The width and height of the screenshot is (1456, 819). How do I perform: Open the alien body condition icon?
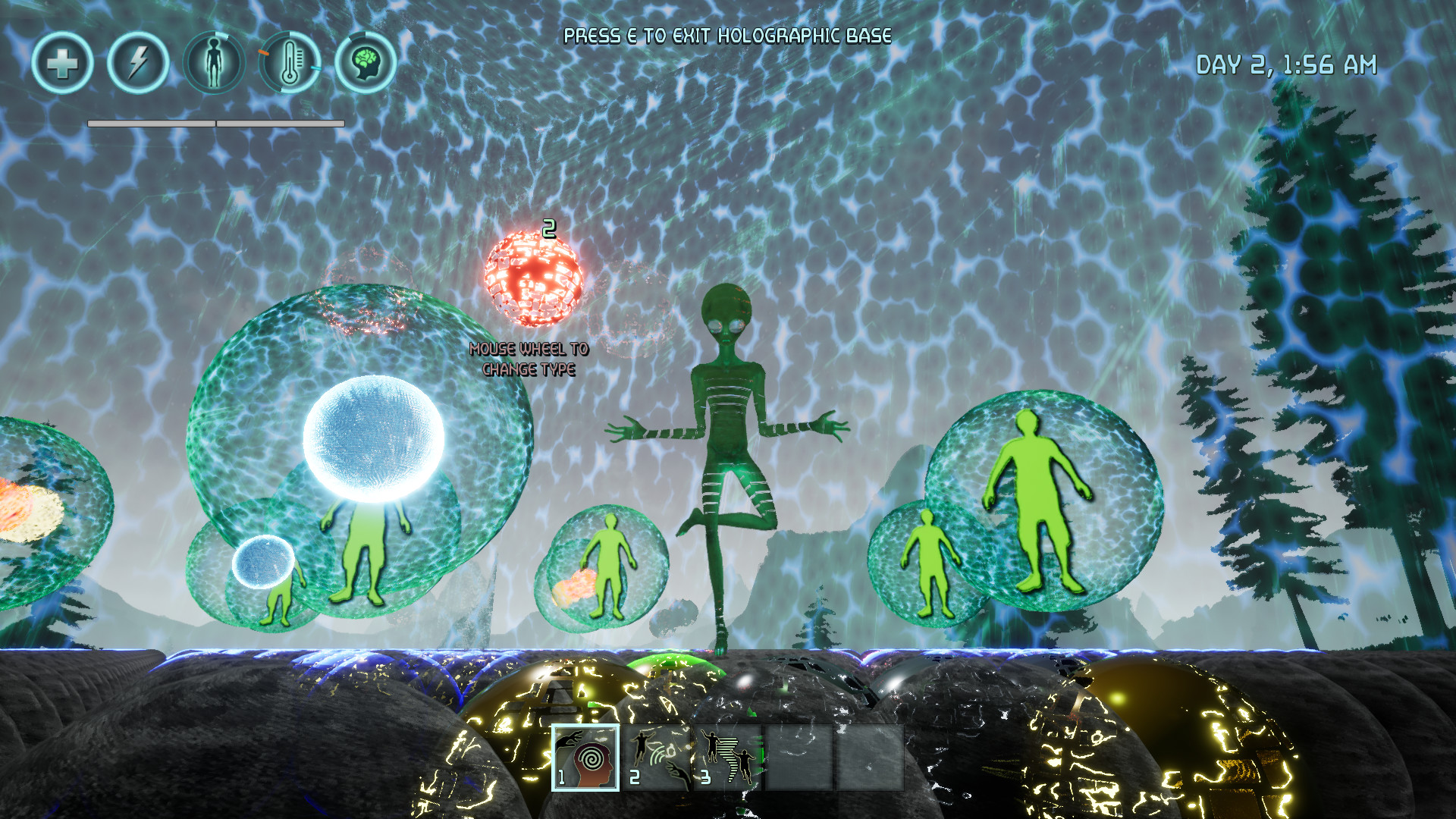(x=215, y=64)
